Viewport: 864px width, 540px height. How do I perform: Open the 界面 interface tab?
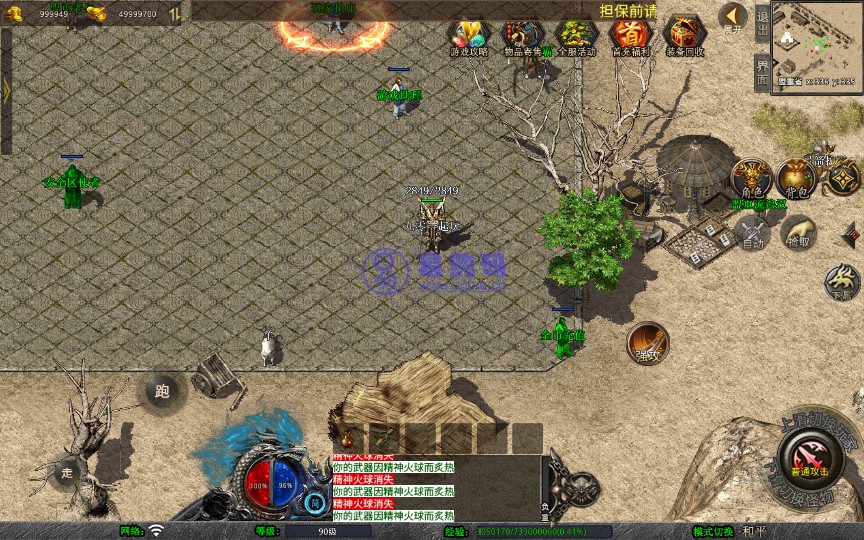coord(762,71)
